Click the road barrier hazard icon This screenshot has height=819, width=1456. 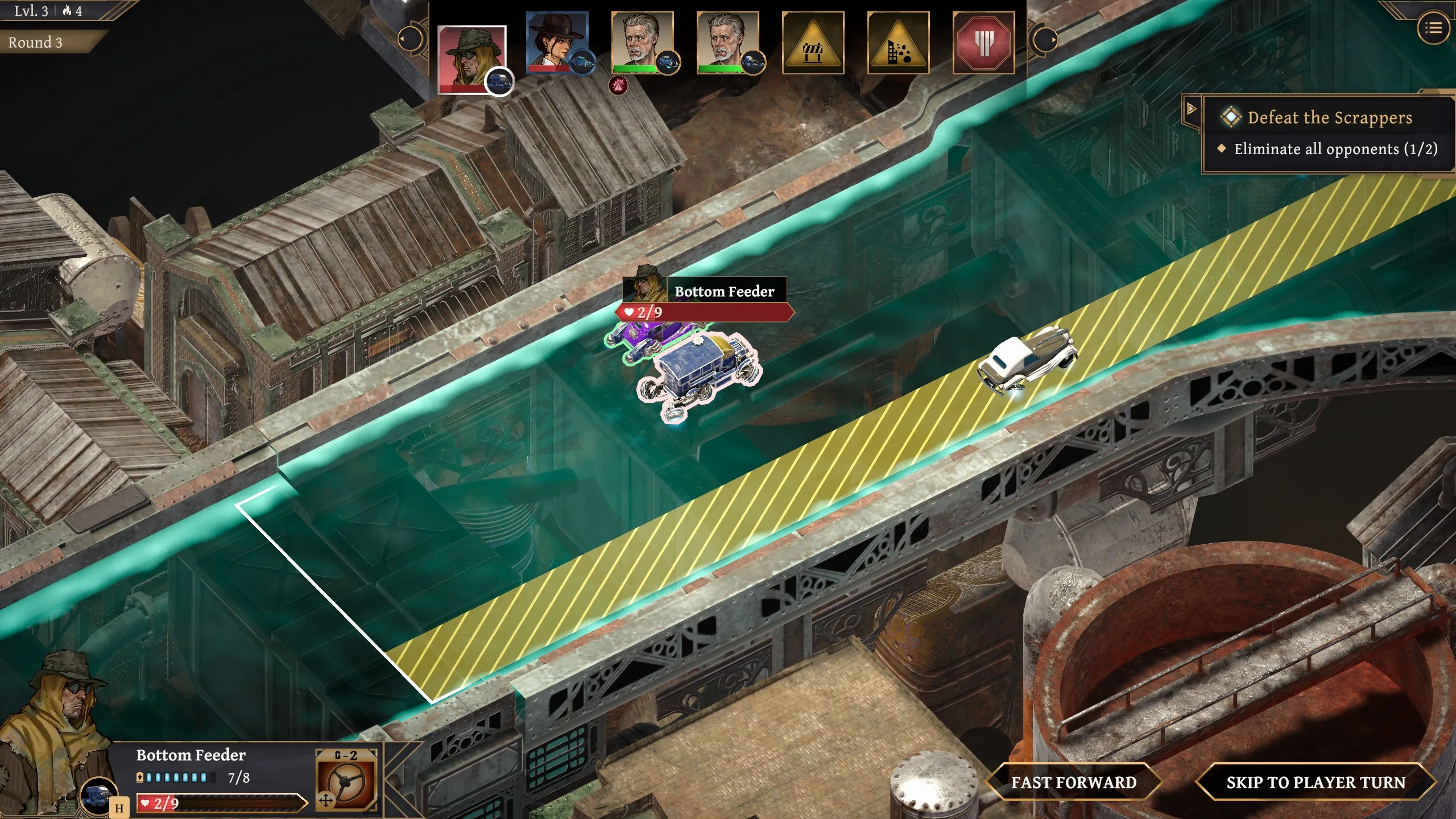pyautogui.click(x=813, y=43)
